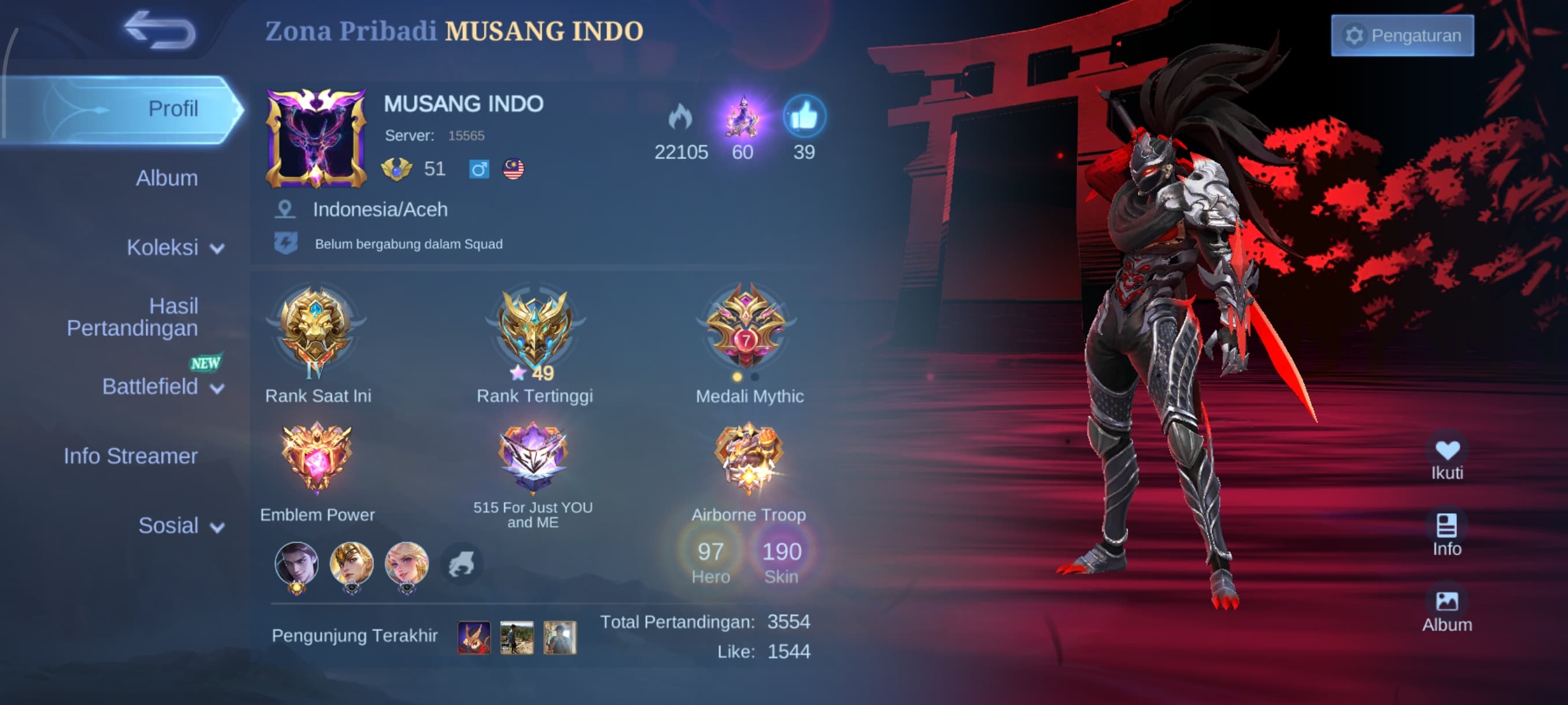Screen dimensions: 1568x705
Task: Open the Album tab in sidebar
Action: 167,178
